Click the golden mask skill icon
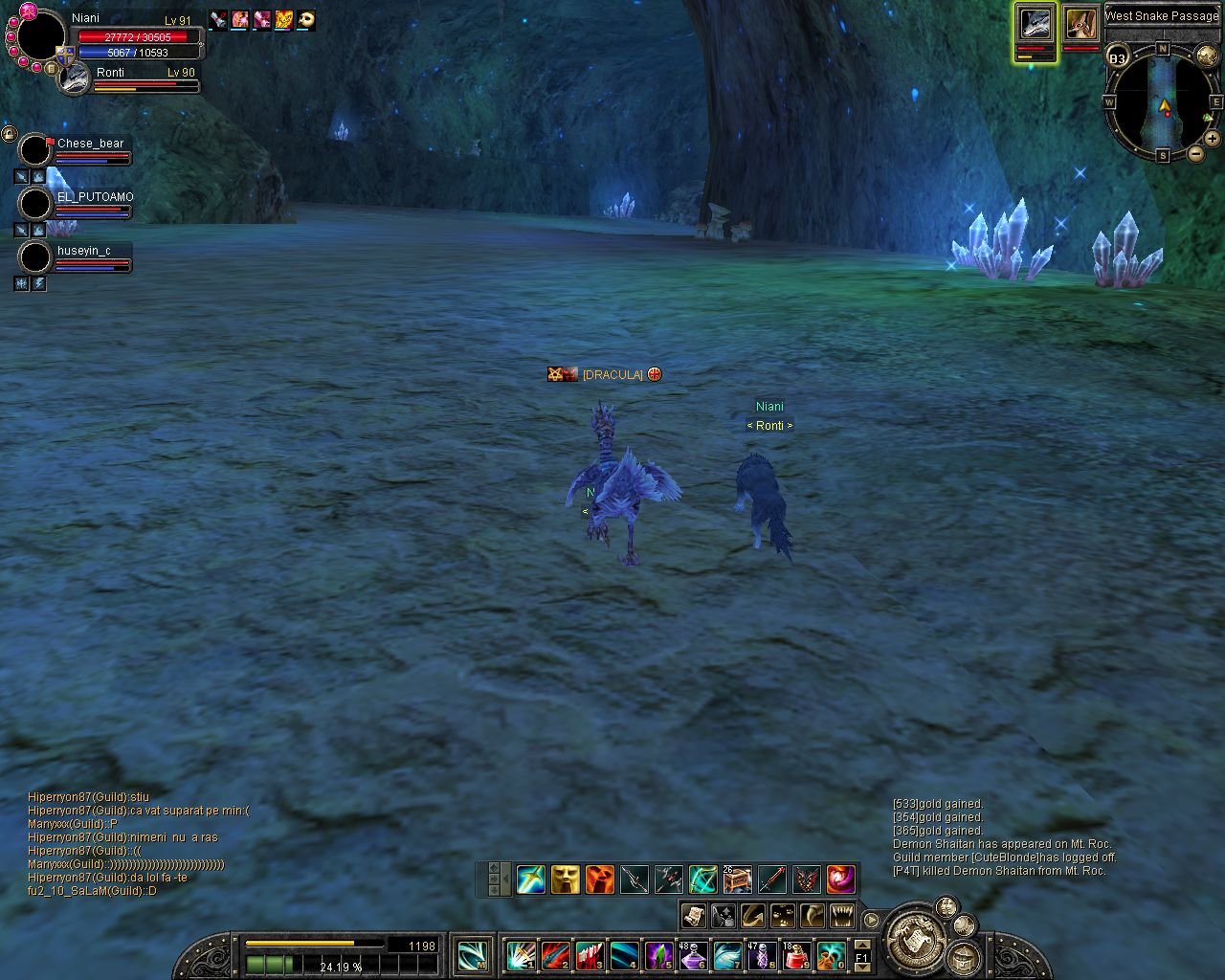This screenshot has width=1225, height=980. click(x=566, y=880)
